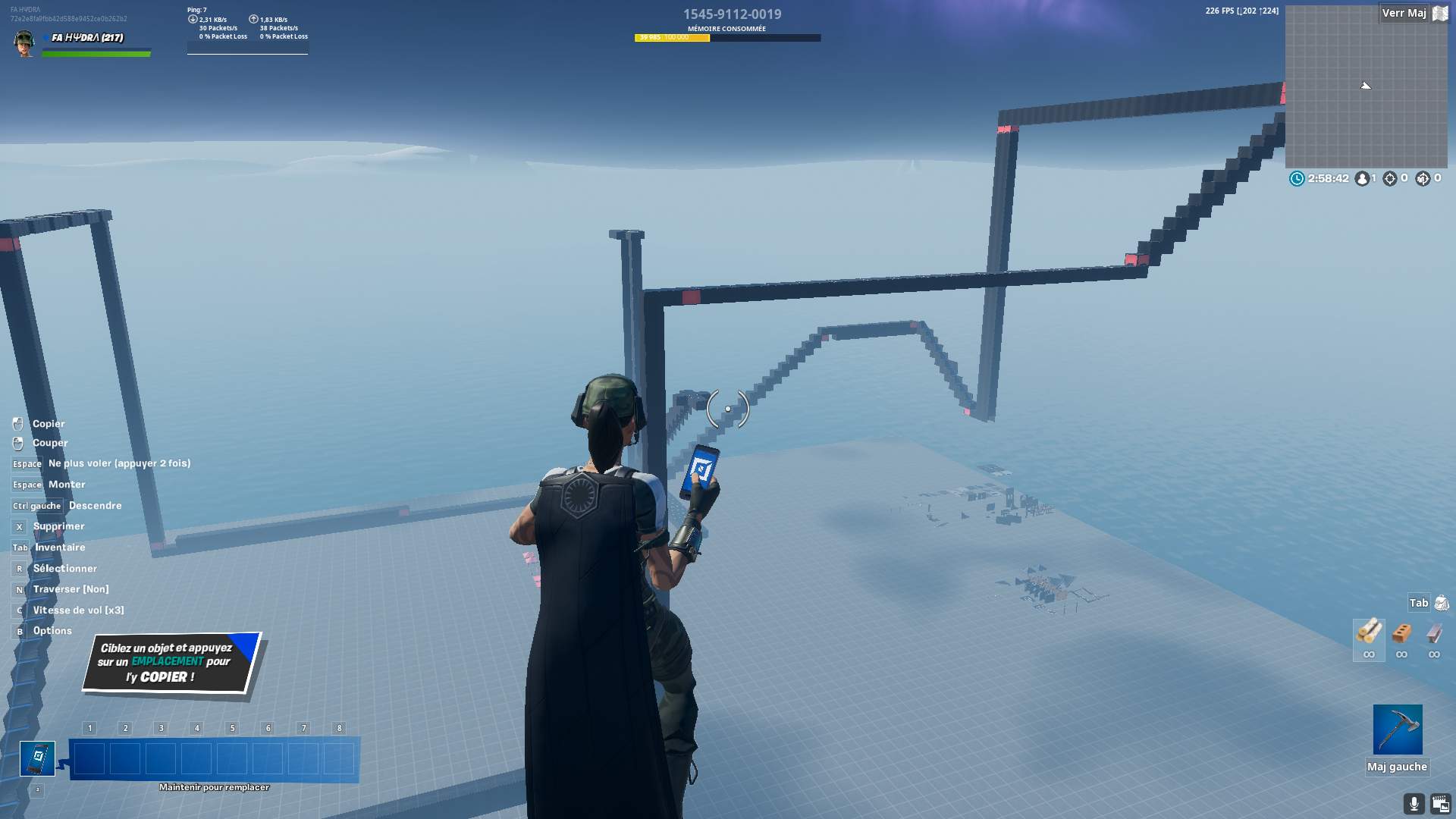
Task: Choose the brick building material
Action: (x=1401, y=632)
